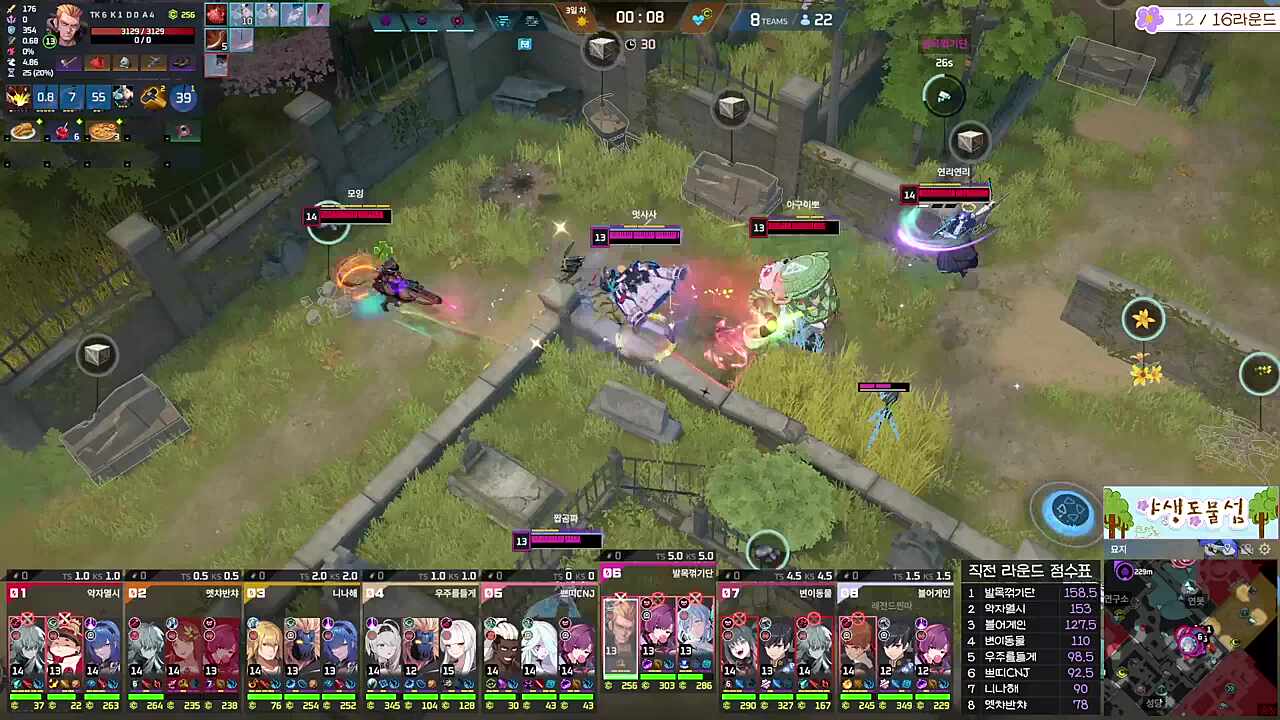Image resolution: width=1280 pixels, height=720 pixels.
Task: Click the skill on 39-second cooldown
Action: tap(183, 97)
